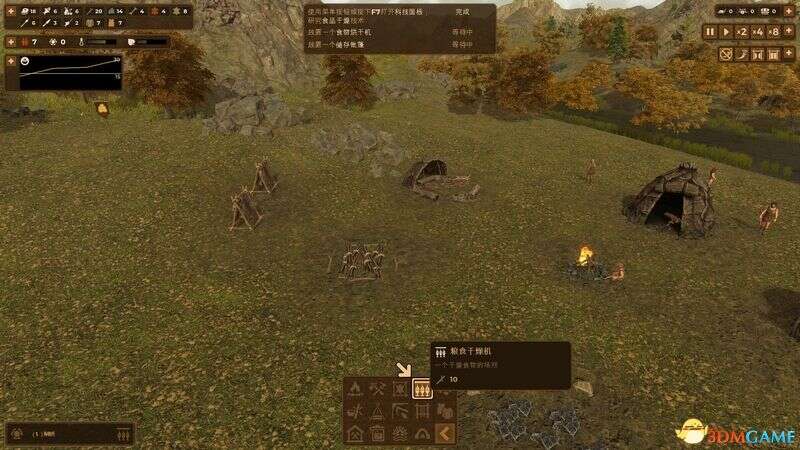Pause the game

click(711, 31)
